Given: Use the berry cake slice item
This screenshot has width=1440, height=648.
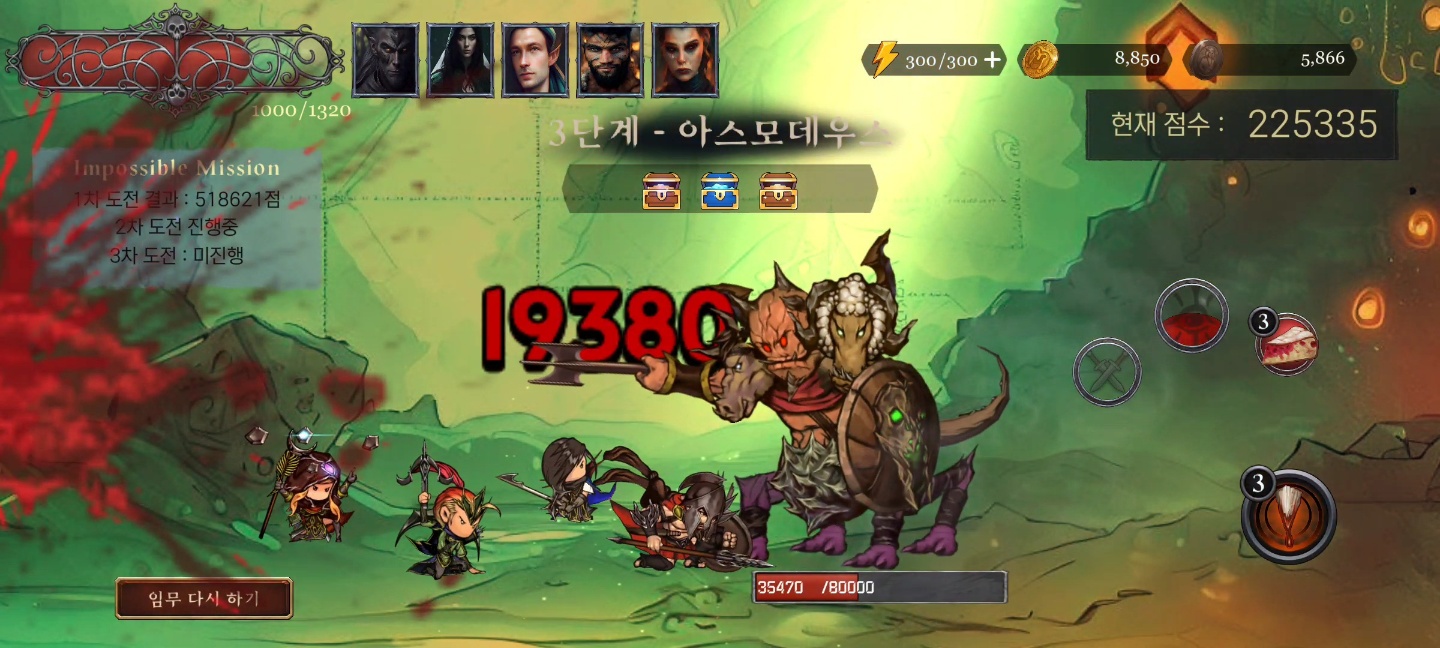Looking at the screenshot, I should click(x=1287, y=345).
